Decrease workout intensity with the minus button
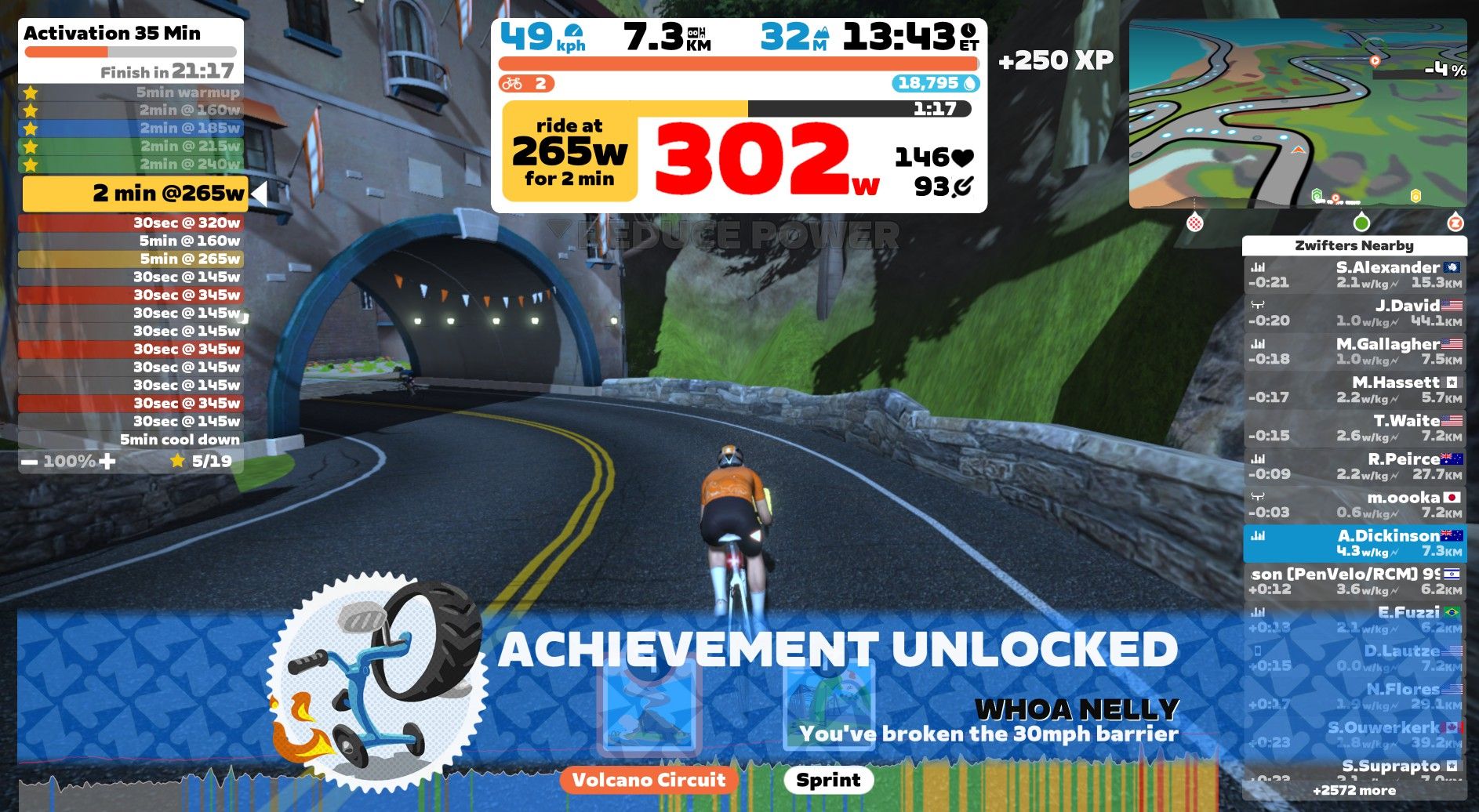 [x=30, y=461]
